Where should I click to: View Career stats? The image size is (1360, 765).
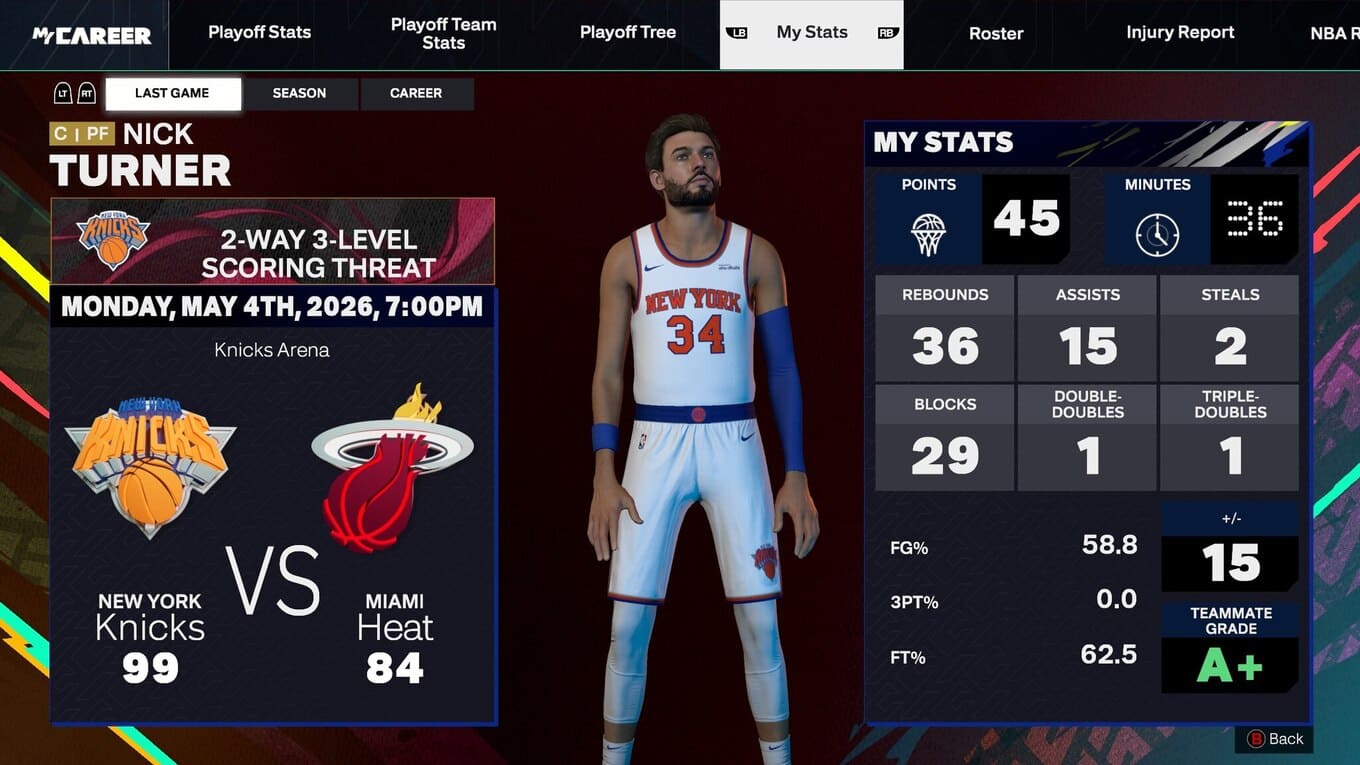[415, 93]
